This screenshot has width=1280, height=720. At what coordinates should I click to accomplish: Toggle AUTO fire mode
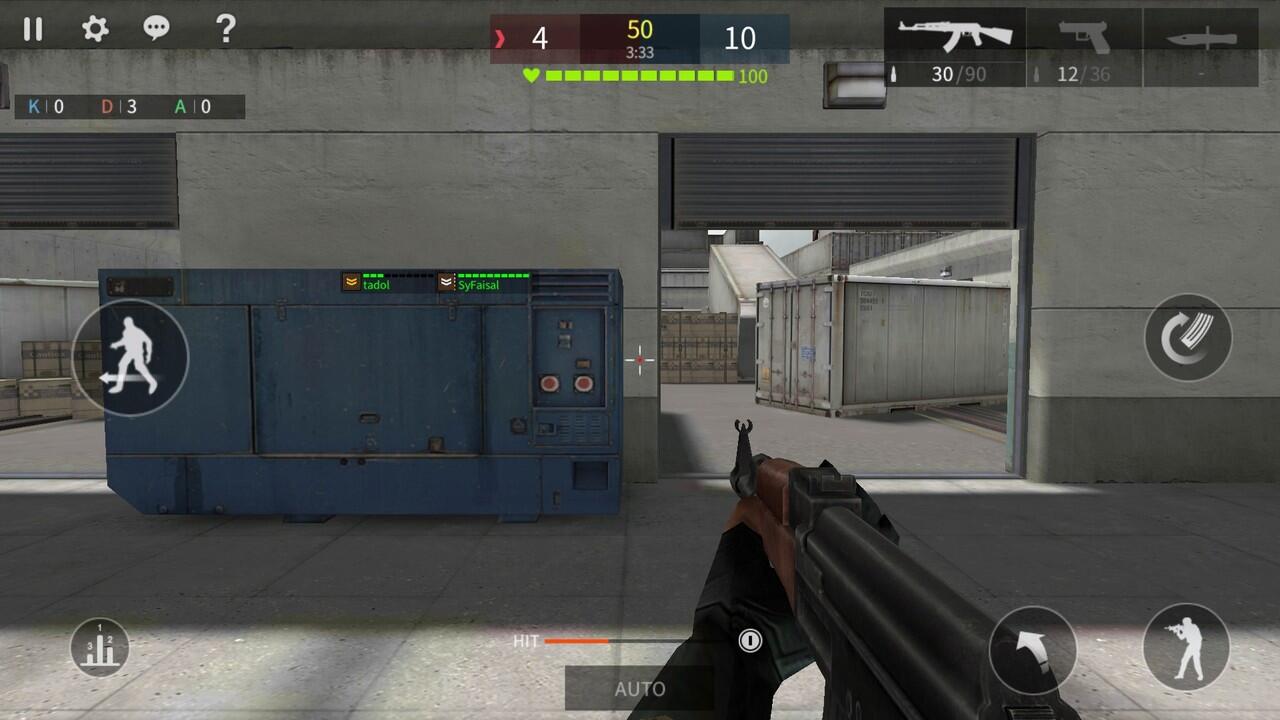640,688
